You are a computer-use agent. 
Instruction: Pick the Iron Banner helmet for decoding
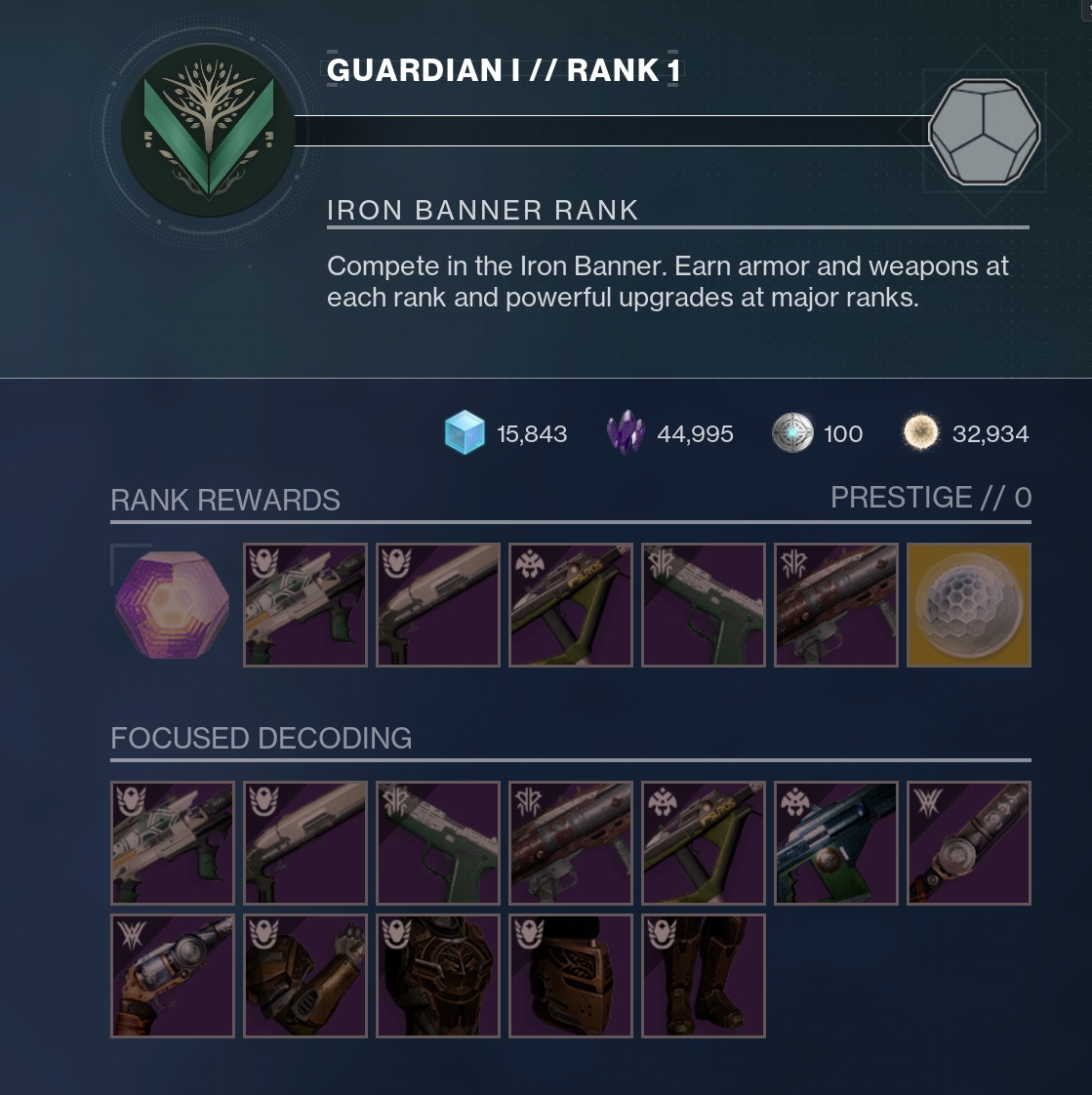(570, 976)
